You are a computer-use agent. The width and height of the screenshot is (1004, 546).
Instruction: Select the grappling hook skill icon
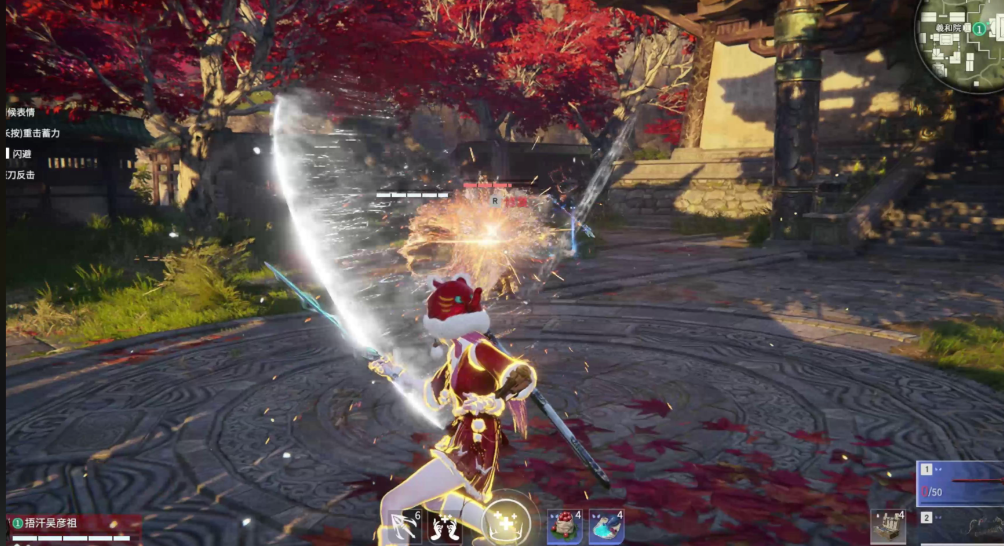[403, 526]
